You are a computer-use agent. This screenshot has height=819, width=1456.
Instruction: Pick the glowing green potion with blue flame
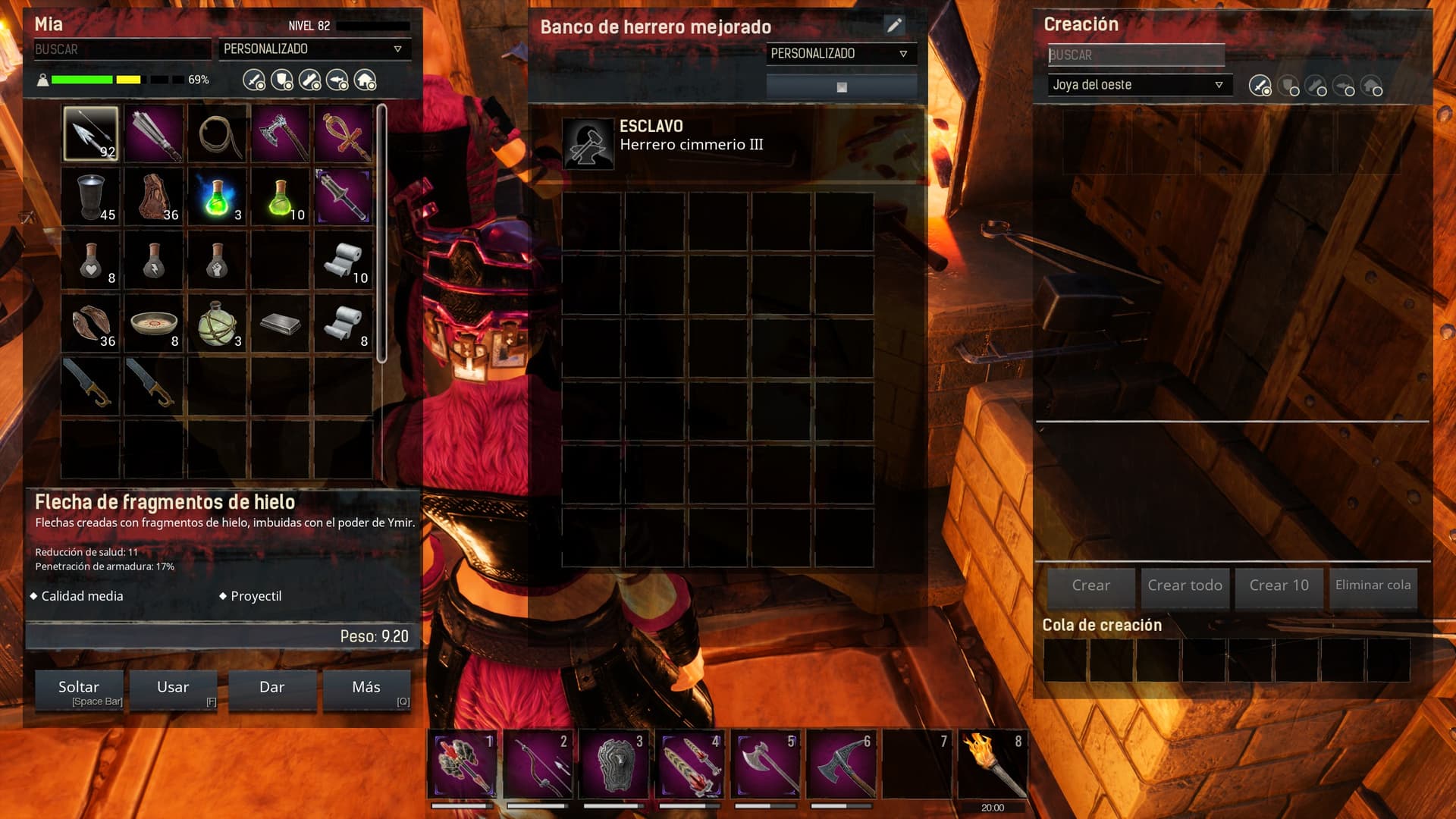tap(218, 197)
